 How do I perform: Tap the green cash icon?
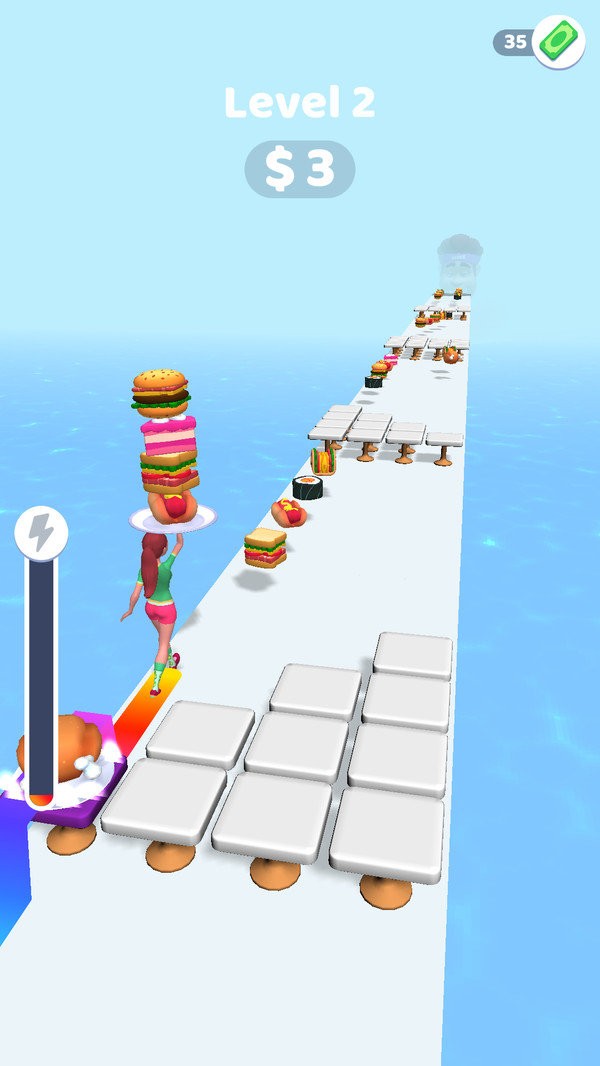558,42
